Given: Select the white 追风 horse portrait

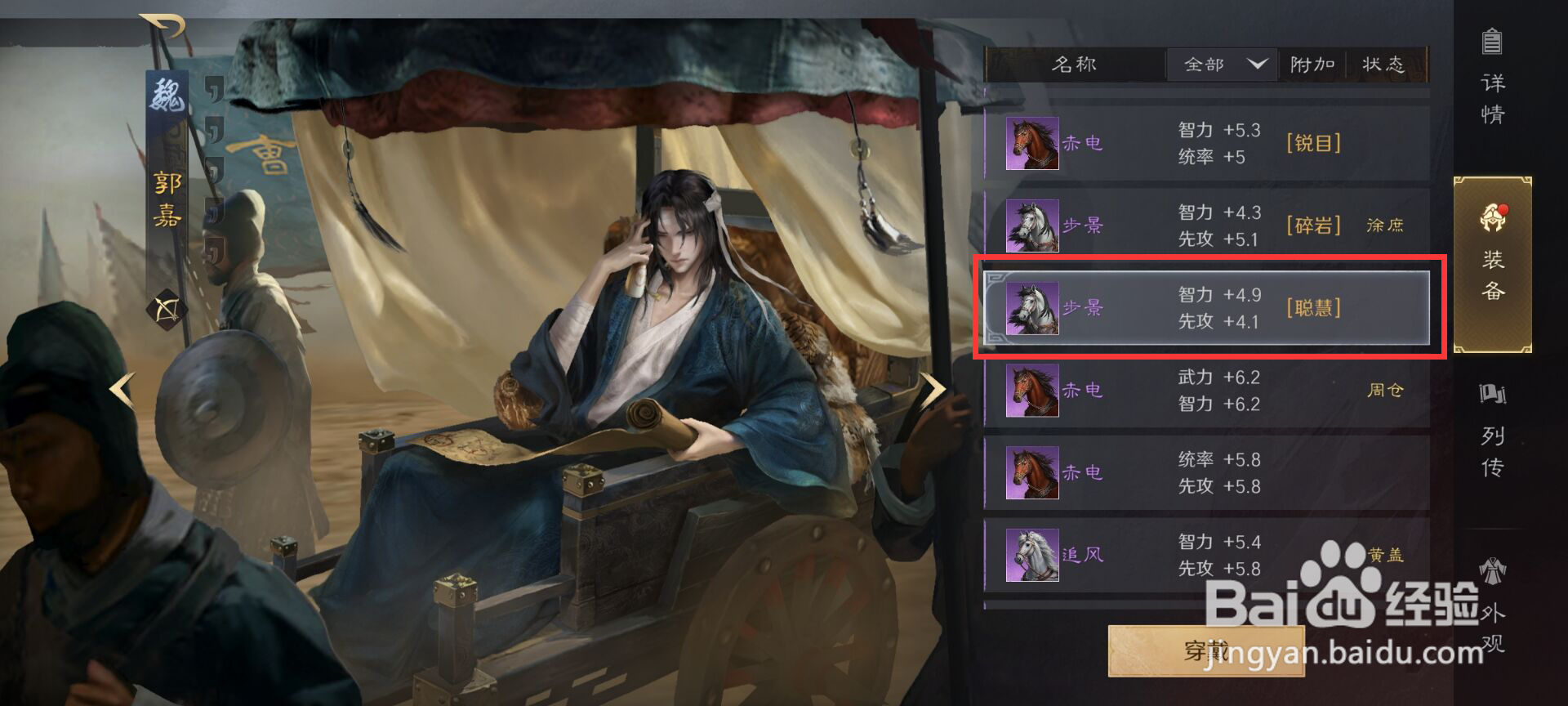Looking at the screenshot, I should (x=1031, y=556).
